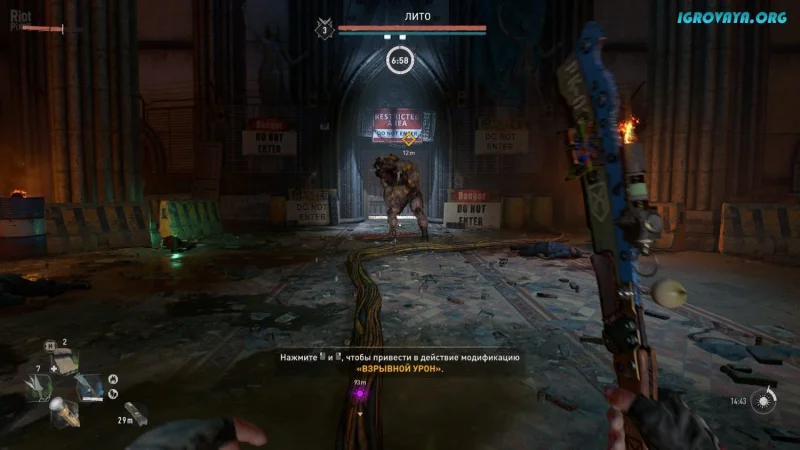Select the blue weapon slot in quick wheel
The width and height of the screenshot is (800, 450).
[89, 385]
